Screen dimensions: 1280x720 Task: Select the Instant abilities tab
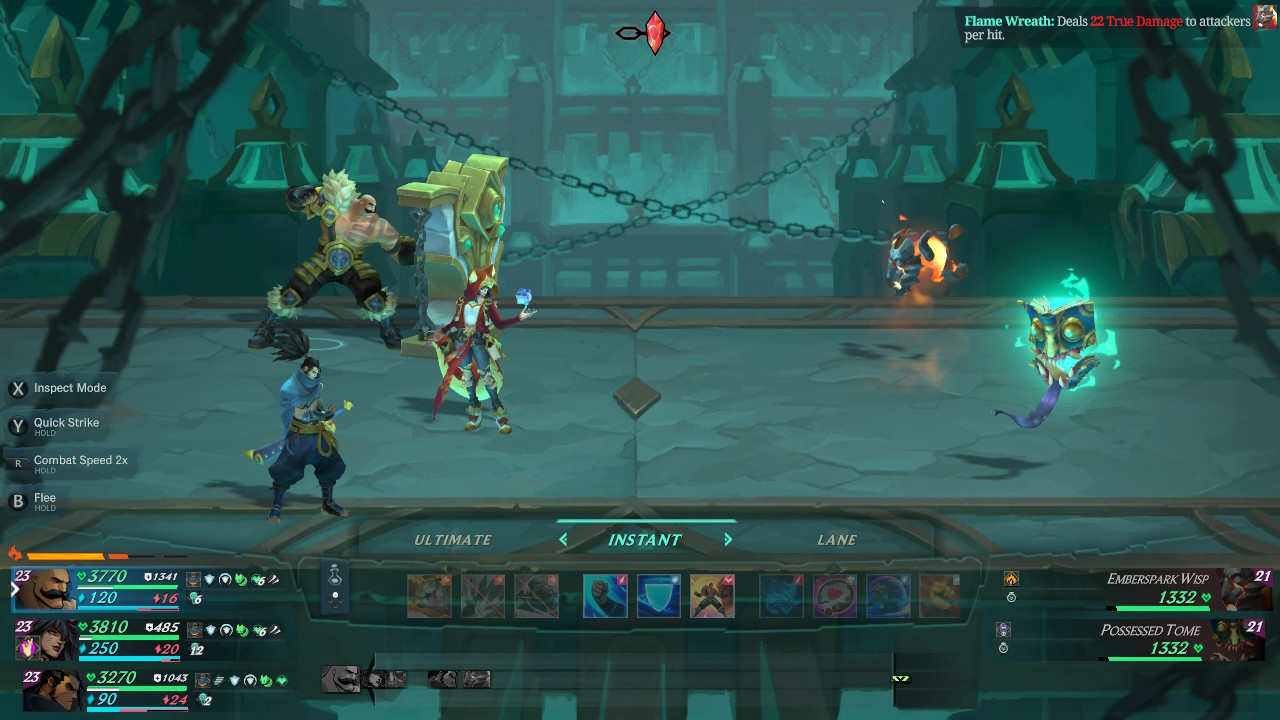pyautogui.click(x=645, y=540)
